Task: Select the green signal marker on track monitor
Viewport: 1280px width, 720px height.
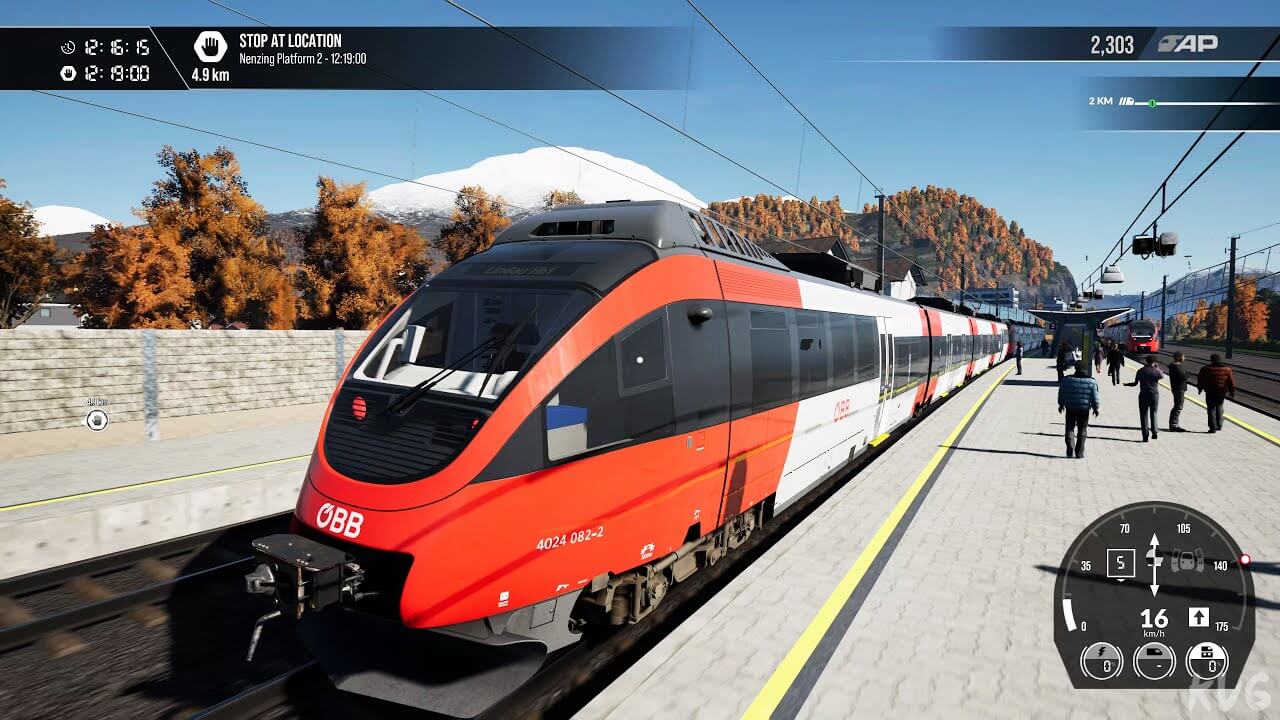Action: [1152, 102]
